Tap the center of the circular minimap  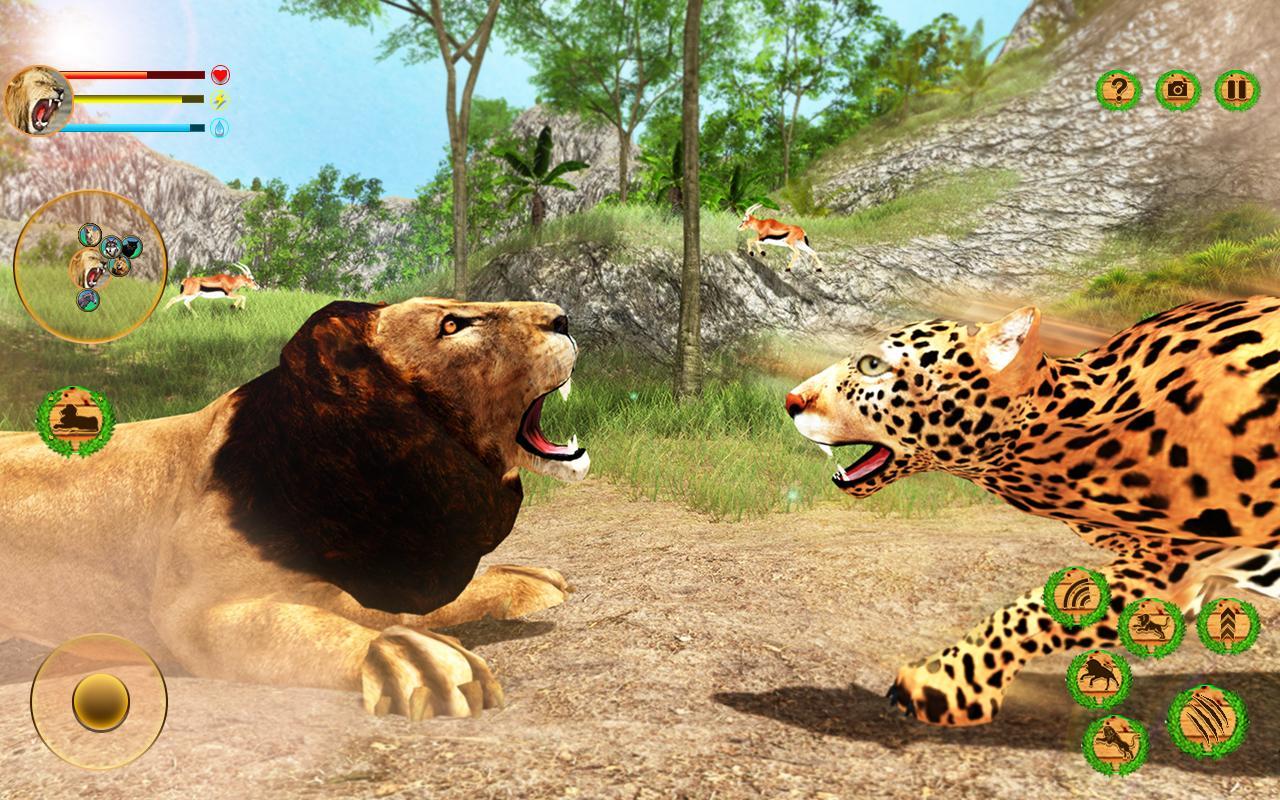[95, 265]
